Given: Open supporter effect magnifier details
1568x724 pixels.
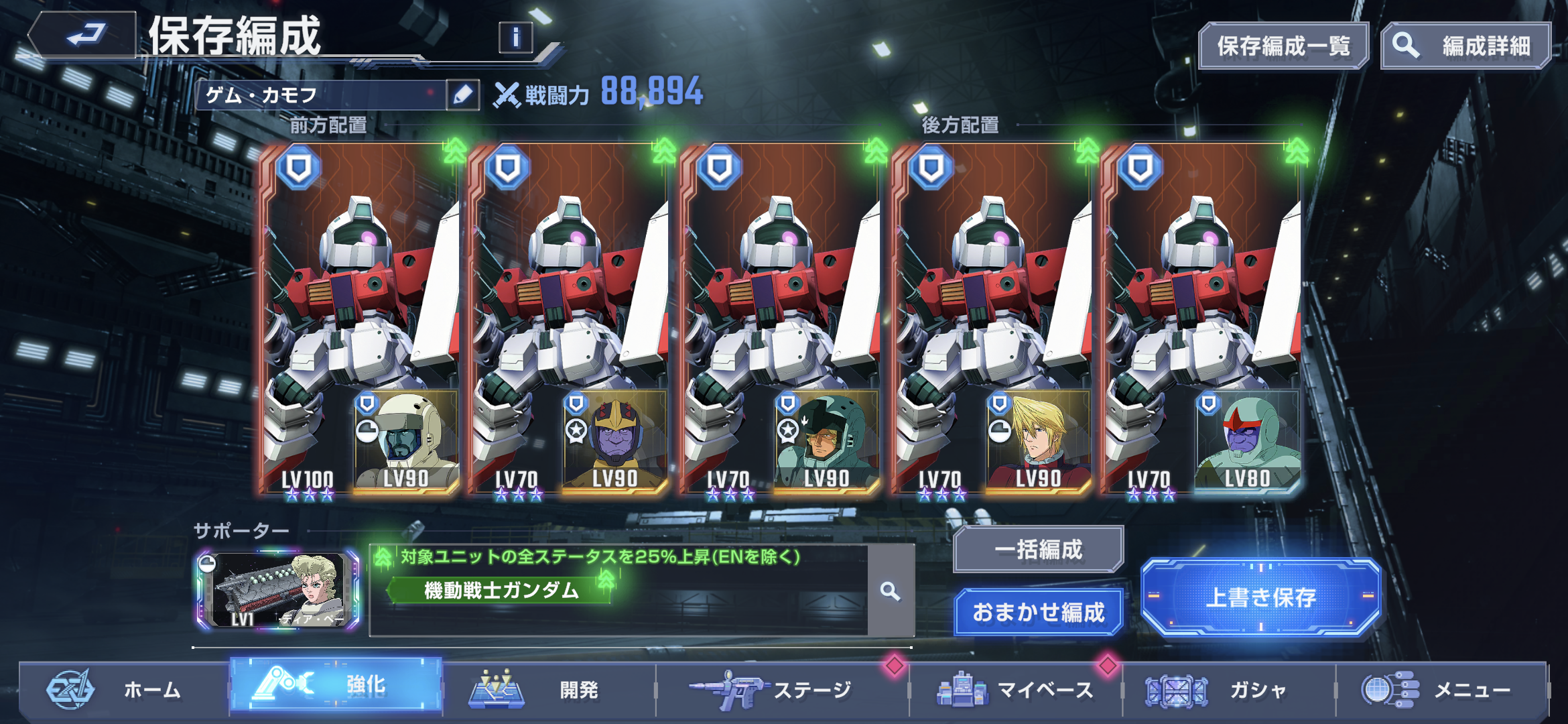Looking at the screenshot, I should pyautogui.click(x=891, y=591).
